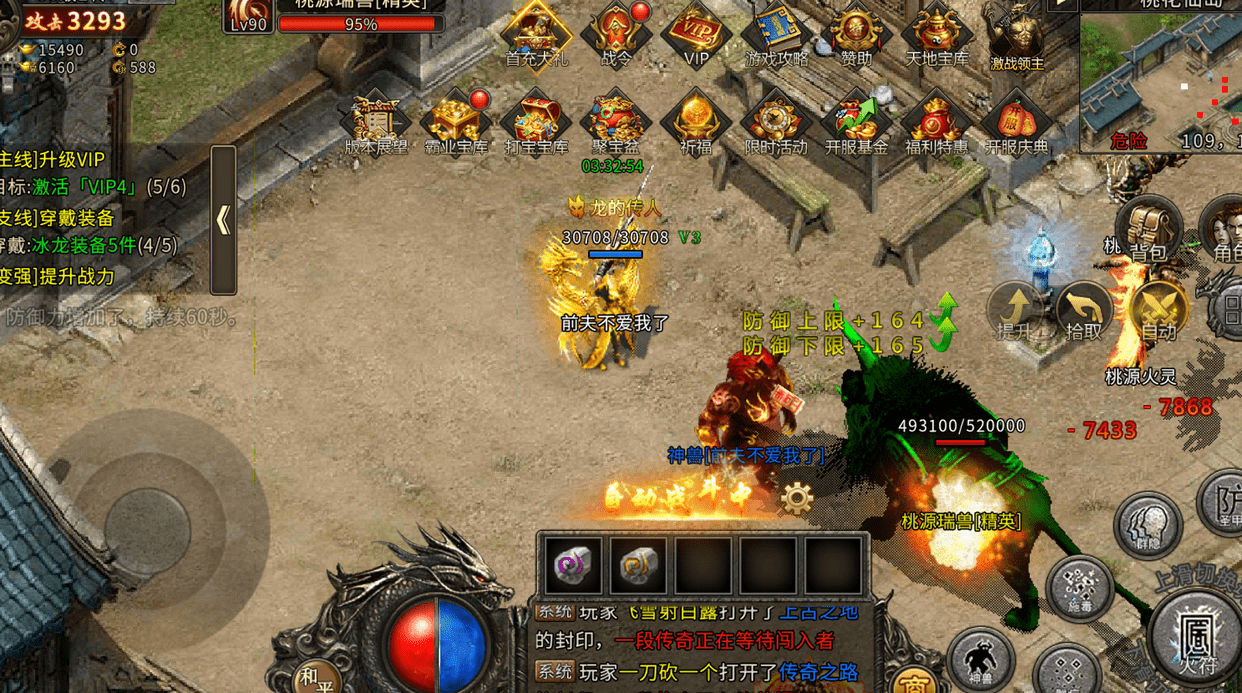
Task: Cast the 火符 fire talisman skill
Action: pos(1195,635)
